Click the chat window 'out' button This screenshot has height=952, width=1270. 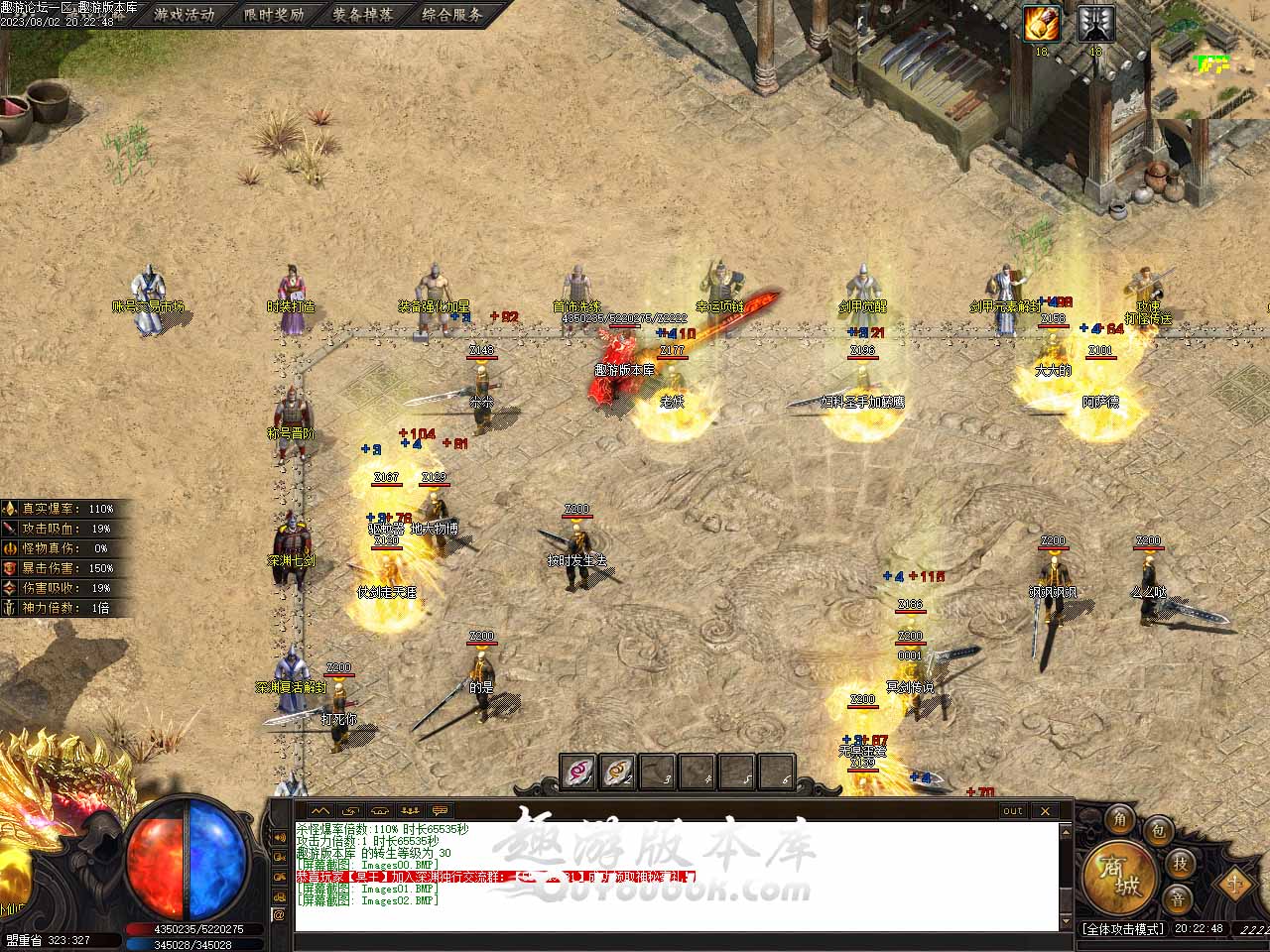click(x=1012, y=810)
